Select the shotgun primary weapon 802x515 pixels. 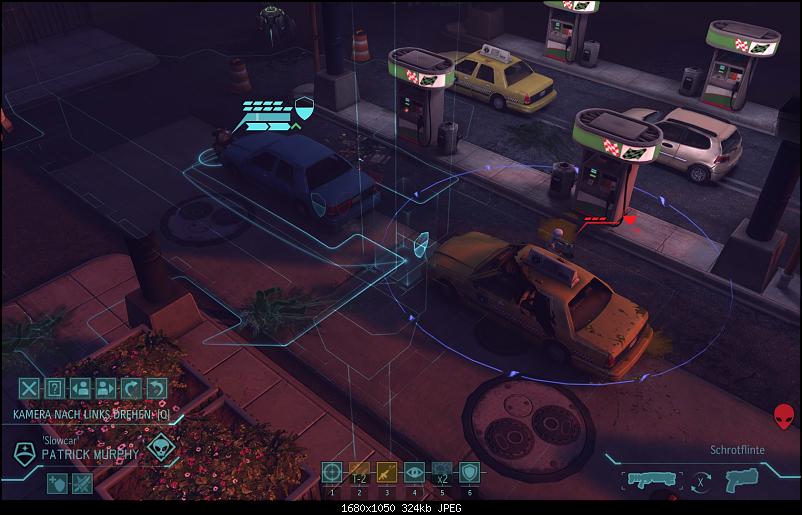click(647, 479)
